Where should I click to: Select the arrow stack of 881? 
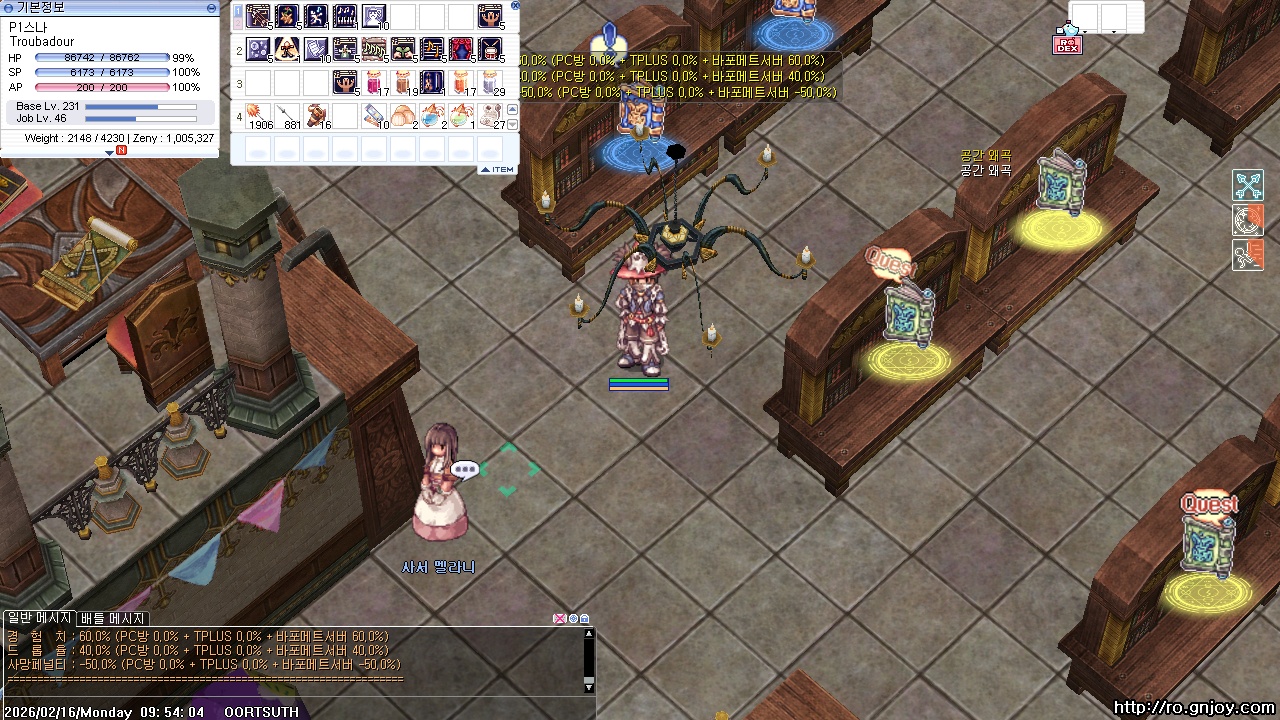tap(288, 115)
